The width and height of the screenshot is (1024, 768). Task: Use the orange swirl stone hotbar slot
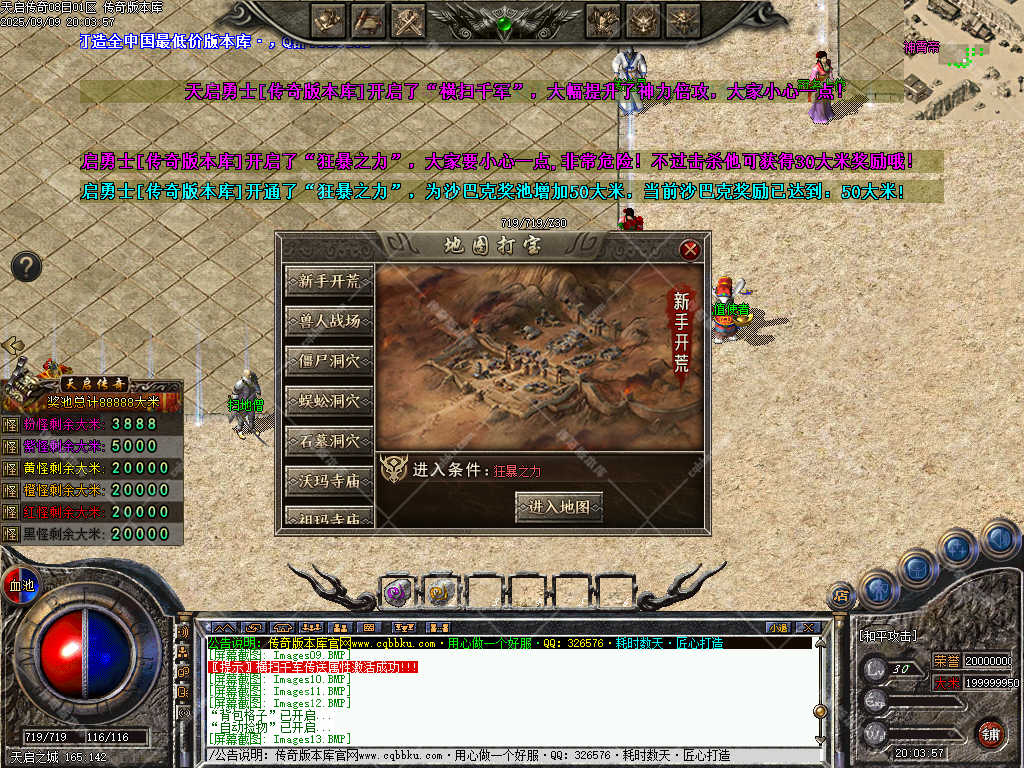[440, 592]
